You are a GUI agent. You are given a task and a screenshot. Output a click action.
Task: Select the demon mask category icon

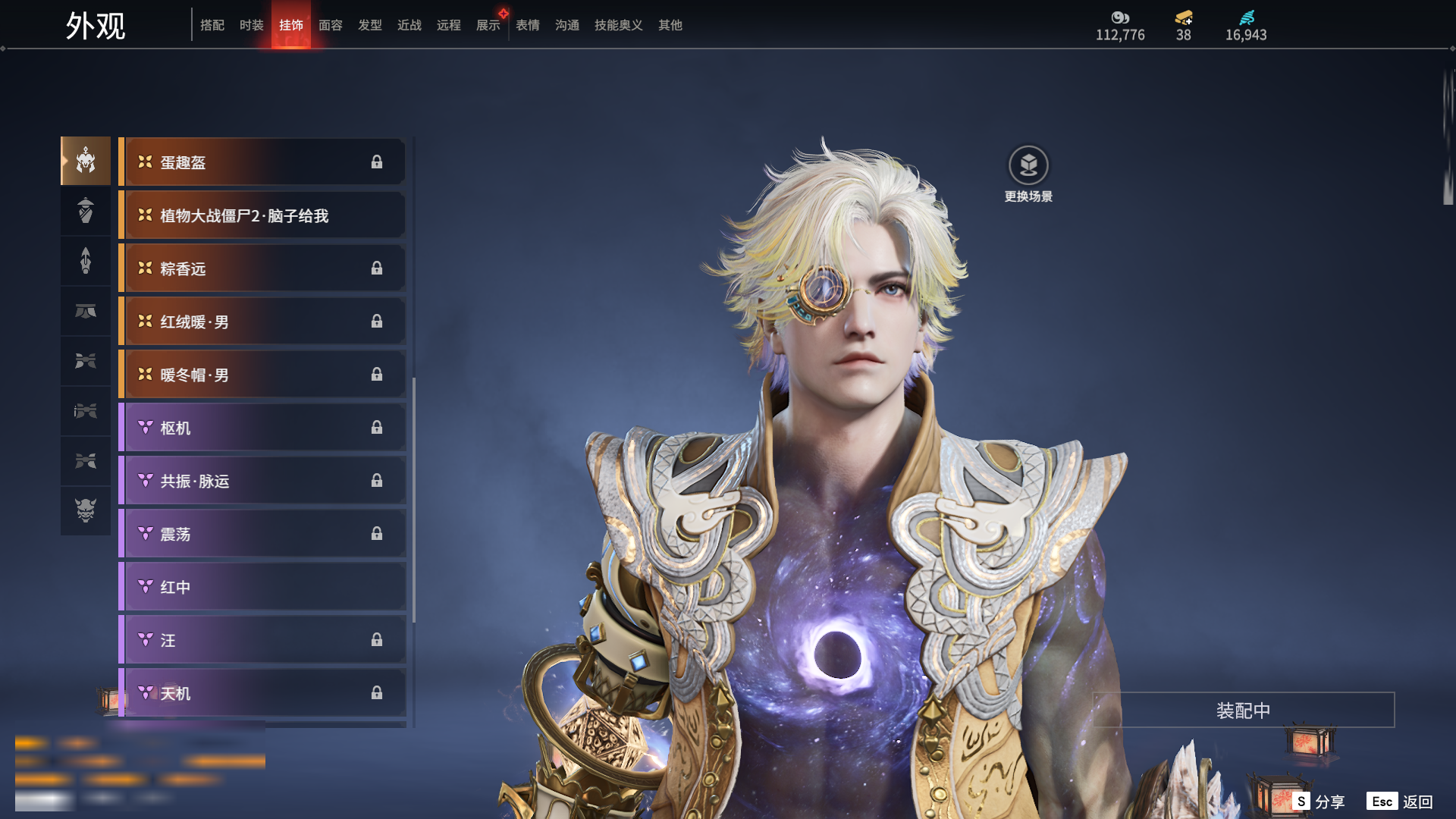86,510
